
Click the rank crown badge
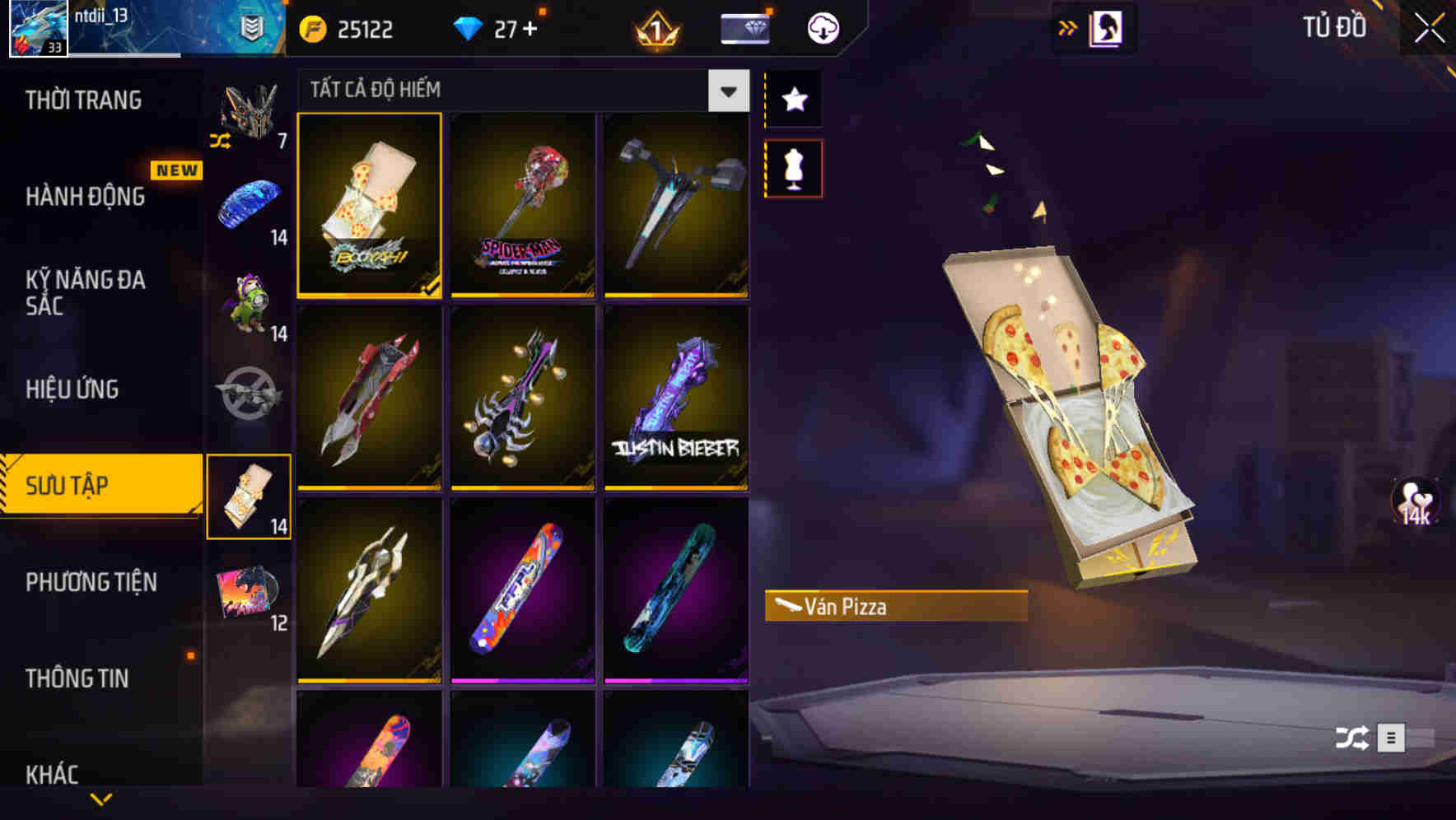655,27
